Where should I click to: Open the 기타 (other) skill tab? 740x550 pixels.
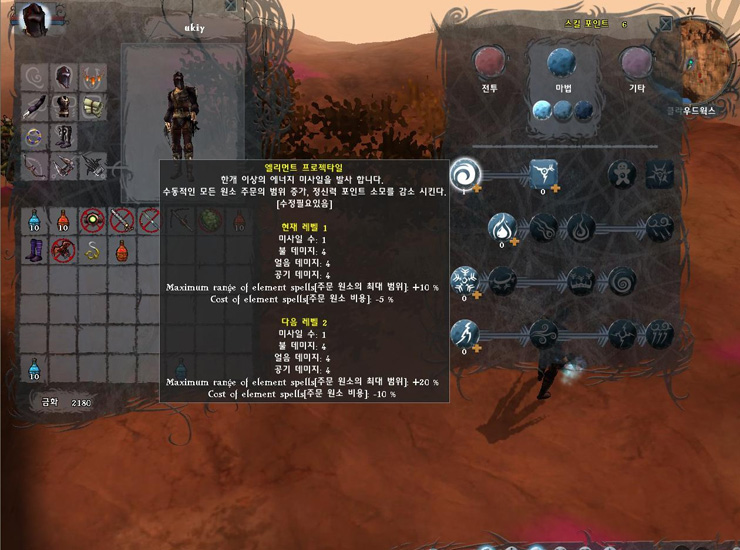(x=637, y=64)
